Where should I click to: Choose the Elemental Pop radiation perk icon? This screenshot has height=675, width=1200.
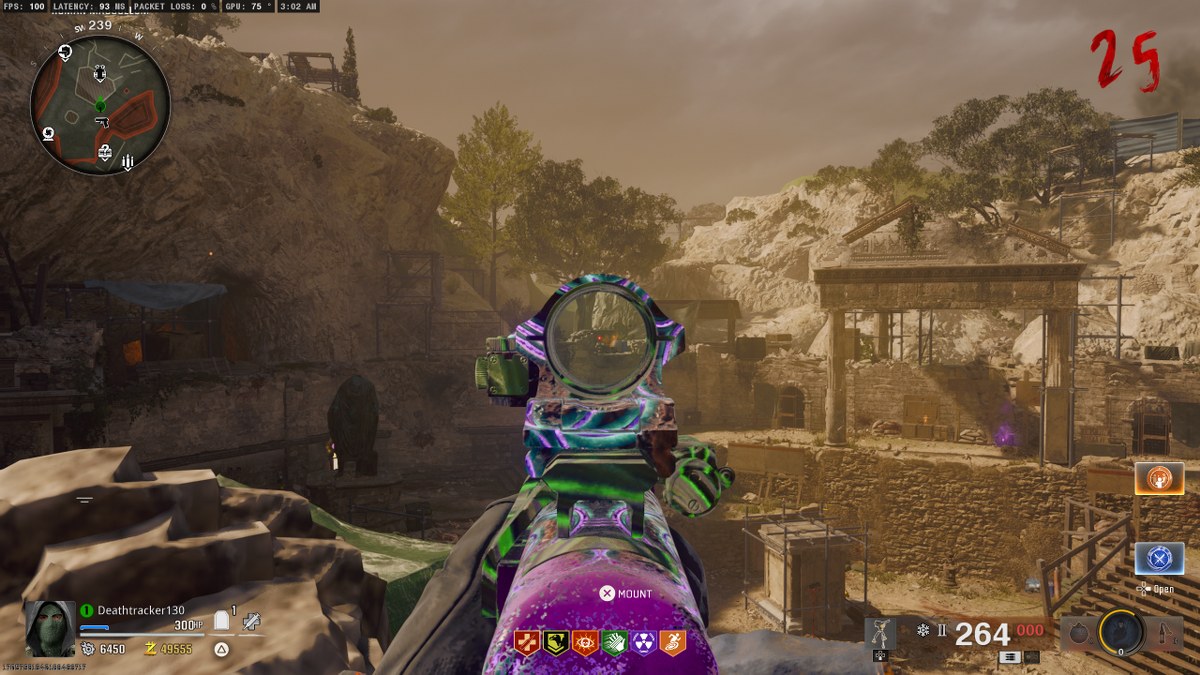pos(643,643)
